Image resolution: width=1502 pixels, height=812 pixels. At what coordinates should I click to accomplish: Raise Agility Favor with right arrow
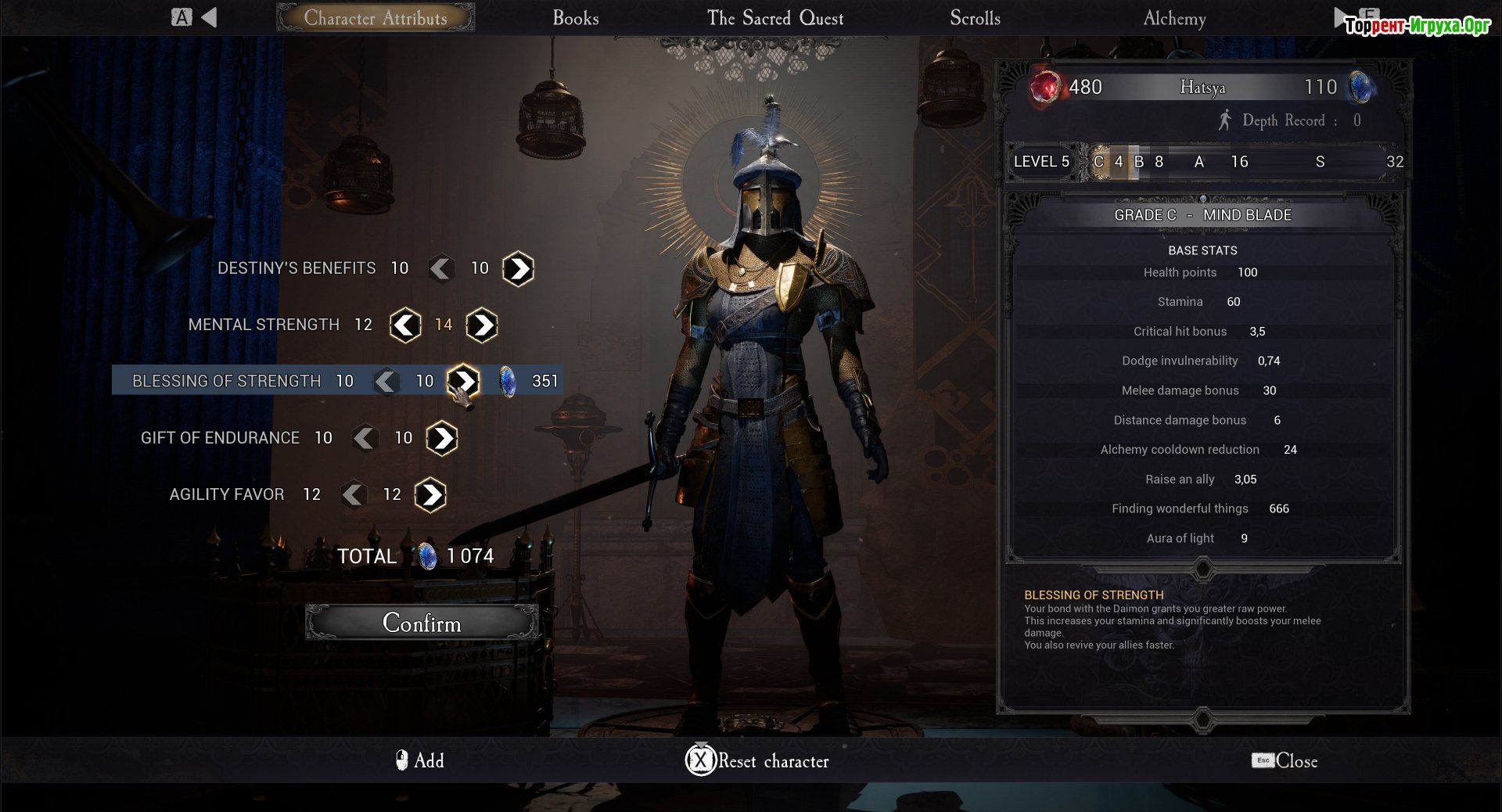click(x=430, y=494)
